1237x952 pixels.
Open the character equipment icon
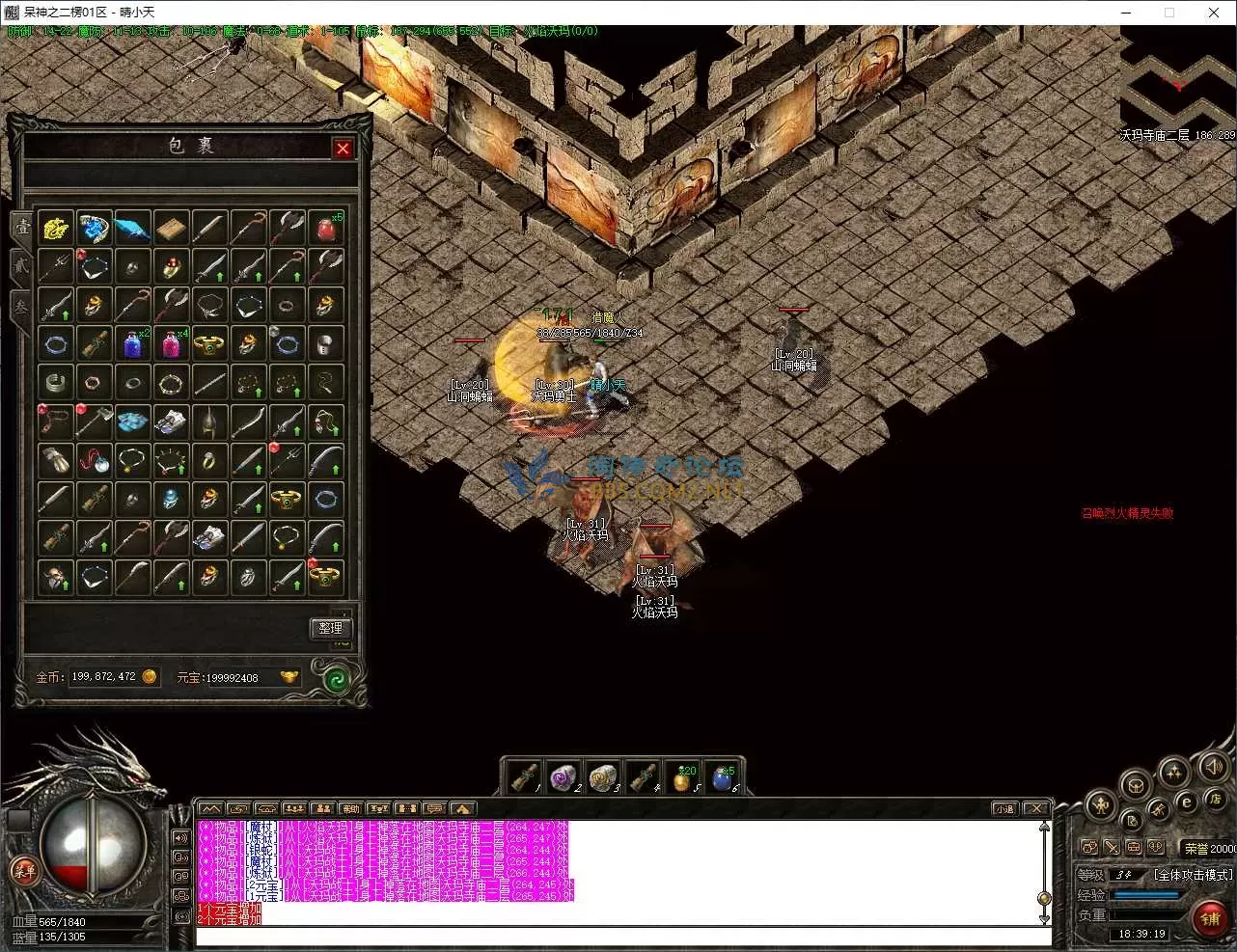1100,803
